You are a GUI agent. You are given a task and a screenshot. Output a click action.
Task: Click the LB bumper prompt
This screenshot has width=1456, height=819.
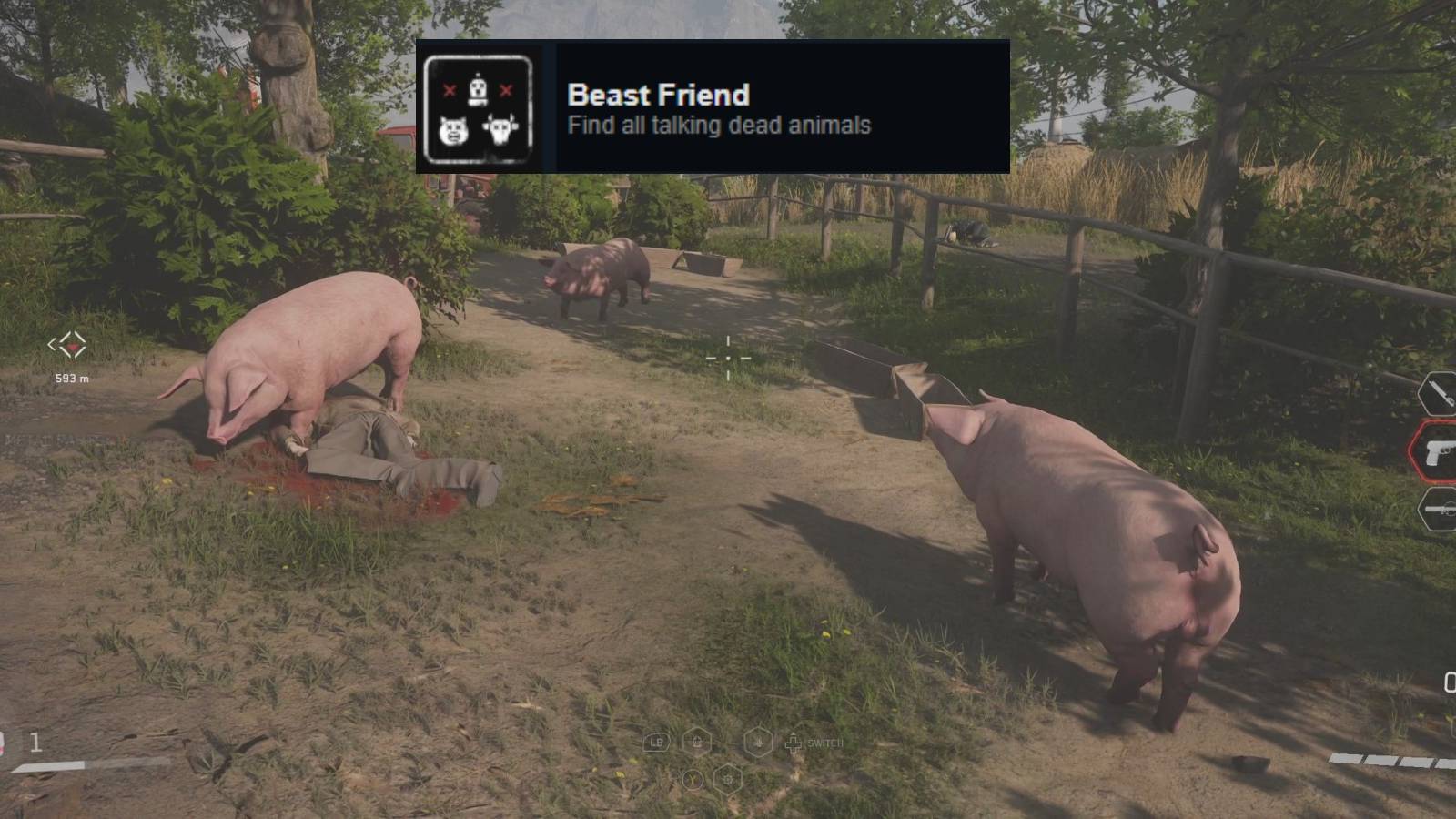point(655,743)
